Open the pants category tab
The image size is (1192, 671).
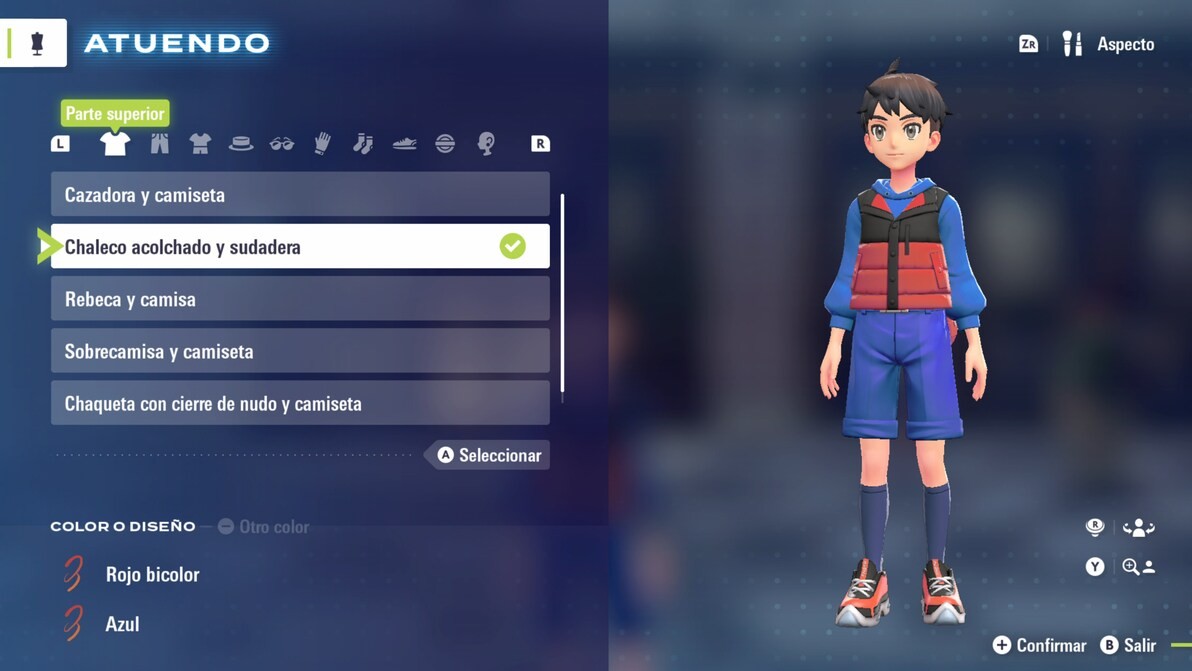click(x=159, y=144)
